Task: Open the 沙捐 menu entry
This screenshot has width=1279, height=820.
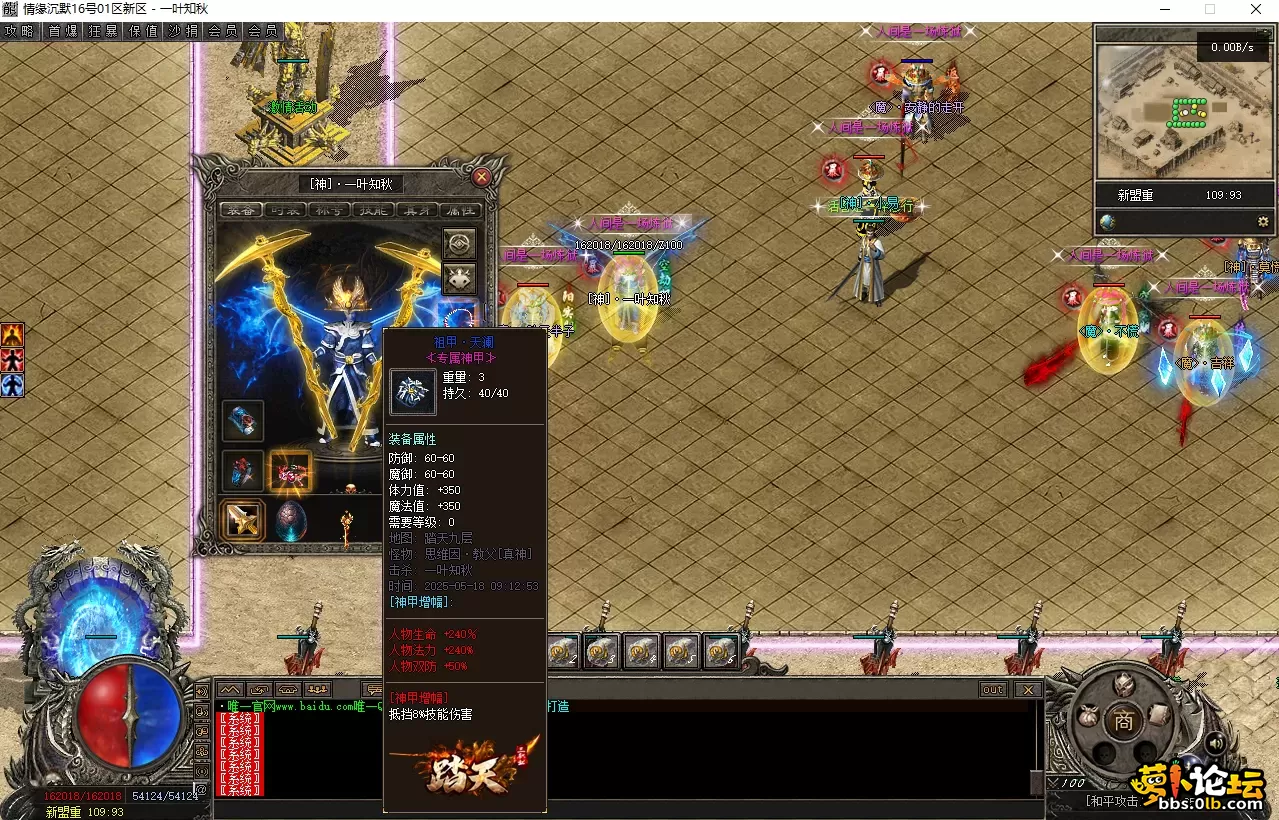Action: pos(183,31)
